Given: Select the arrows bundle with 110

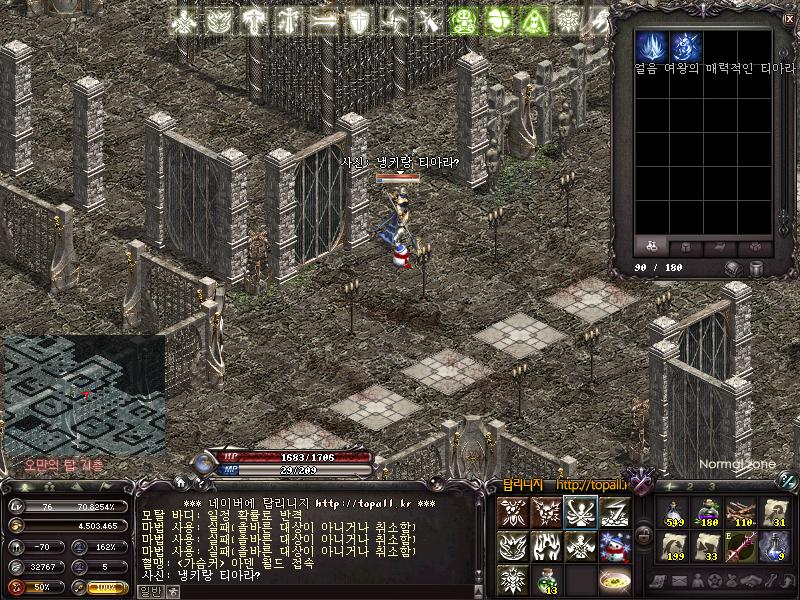Looking at the screenshot, I should pos(741,513).
